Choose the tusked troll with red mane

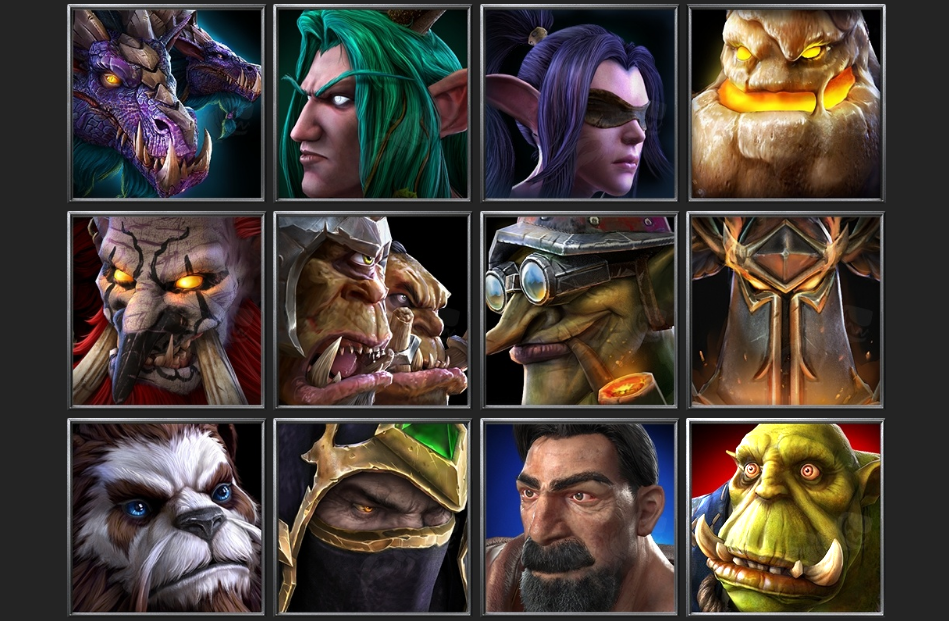click(x=166, y=310)
